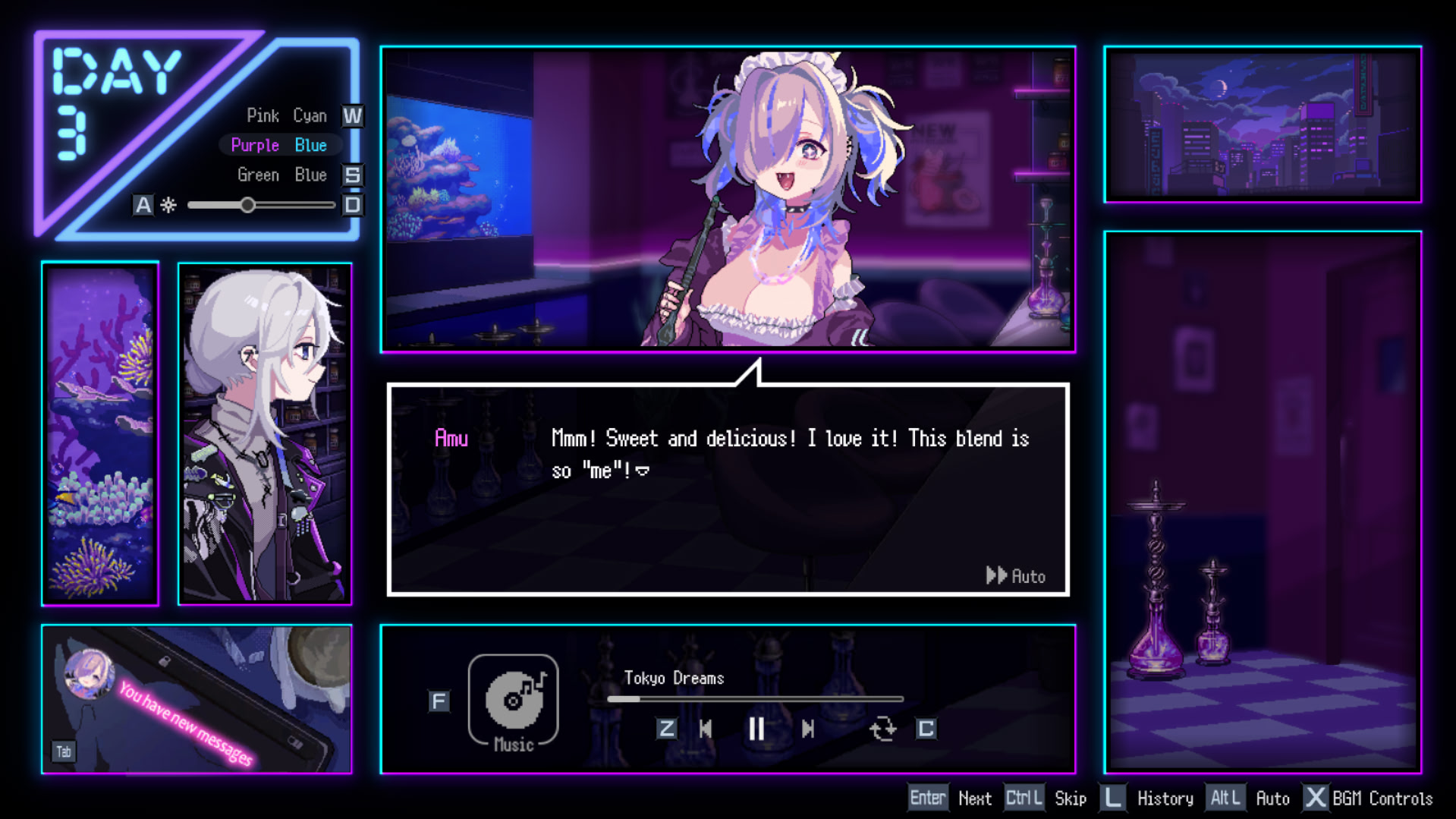Toggle the music loop mode
Screen dimensions: 1456x819
882,729
